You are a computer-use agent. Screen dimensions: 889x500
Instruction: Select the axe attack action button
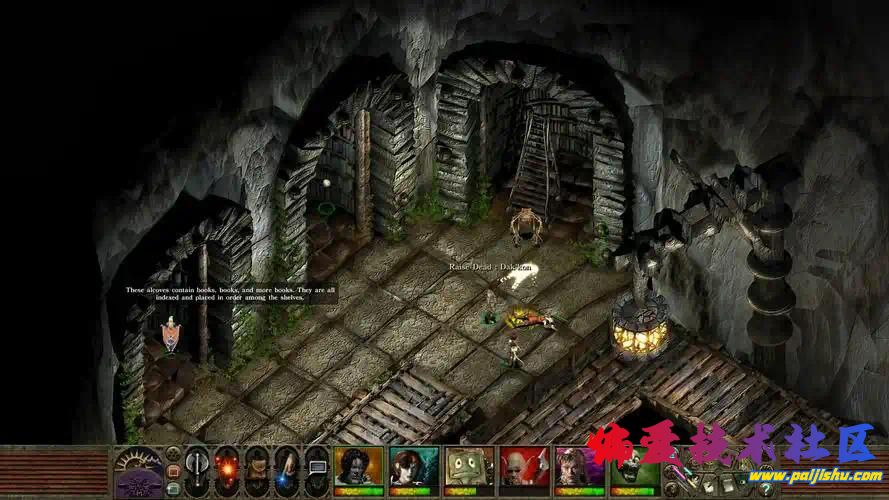197,466
